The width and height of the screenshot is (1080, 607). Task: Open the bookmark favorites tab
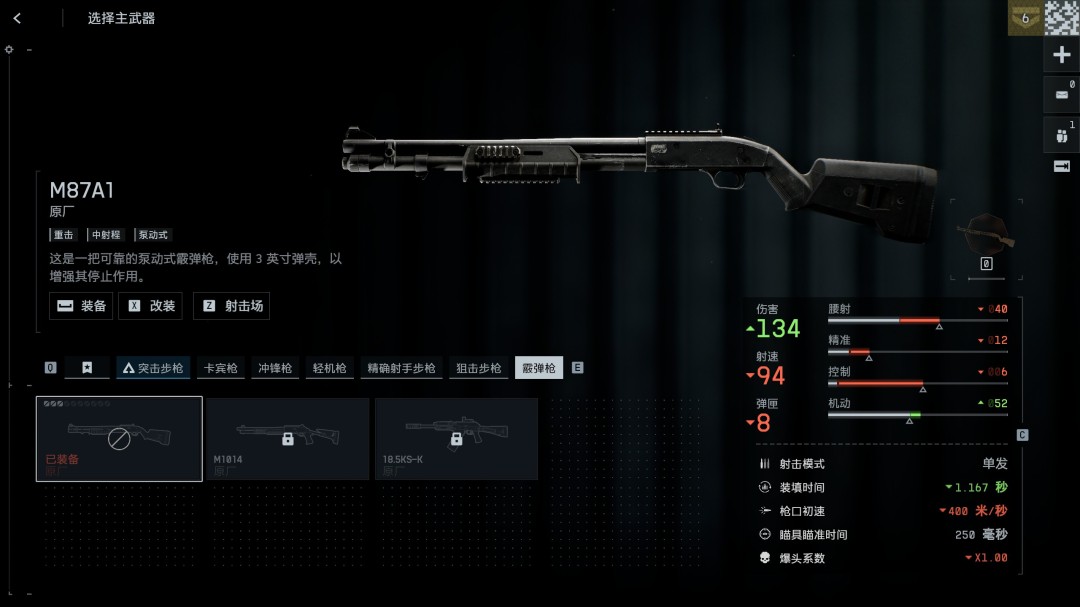coord(87,368)
